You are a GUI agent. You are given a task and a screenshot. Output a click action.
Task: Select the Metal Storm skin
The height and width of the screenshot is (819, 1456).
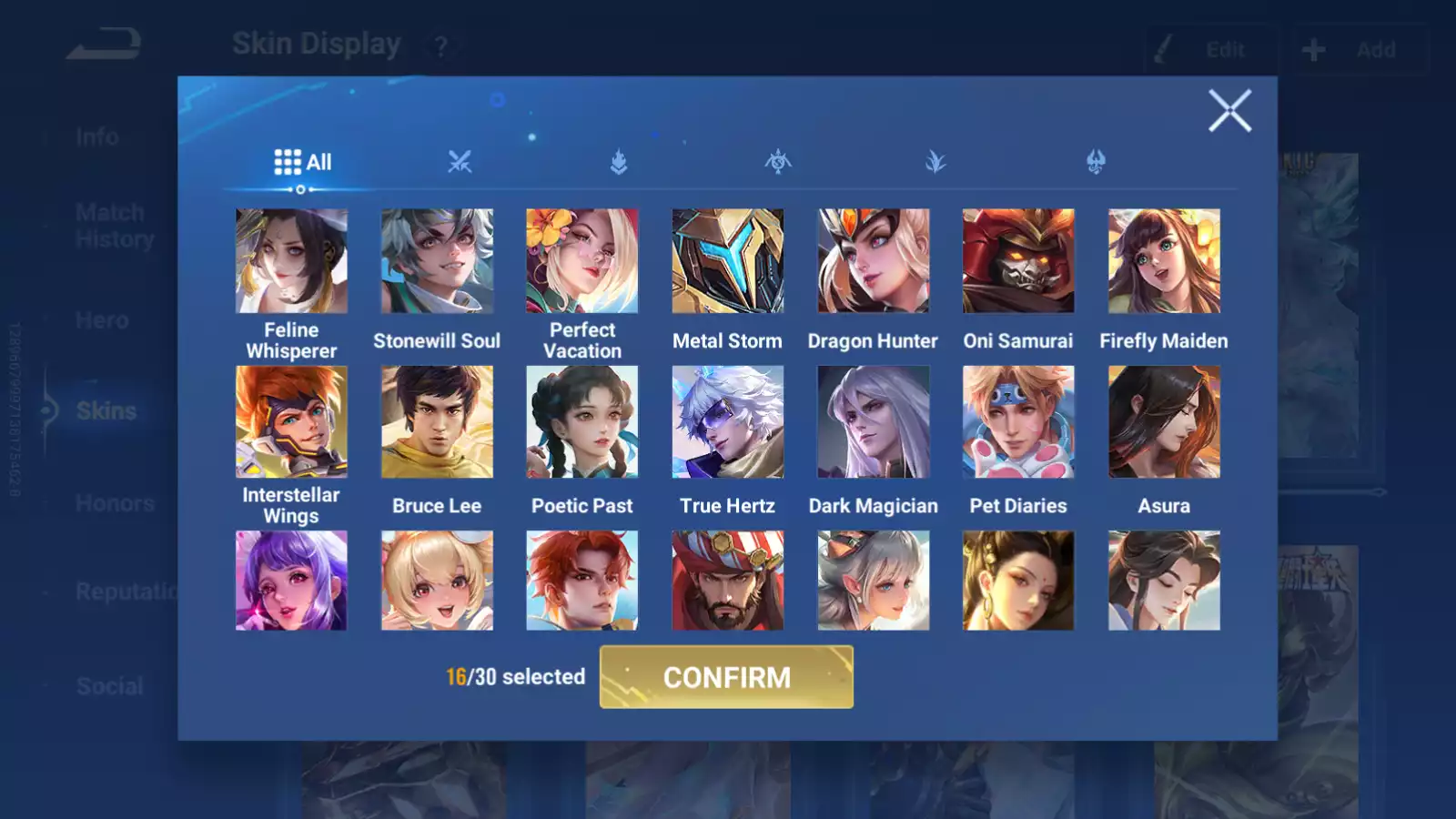pos(727,261)
